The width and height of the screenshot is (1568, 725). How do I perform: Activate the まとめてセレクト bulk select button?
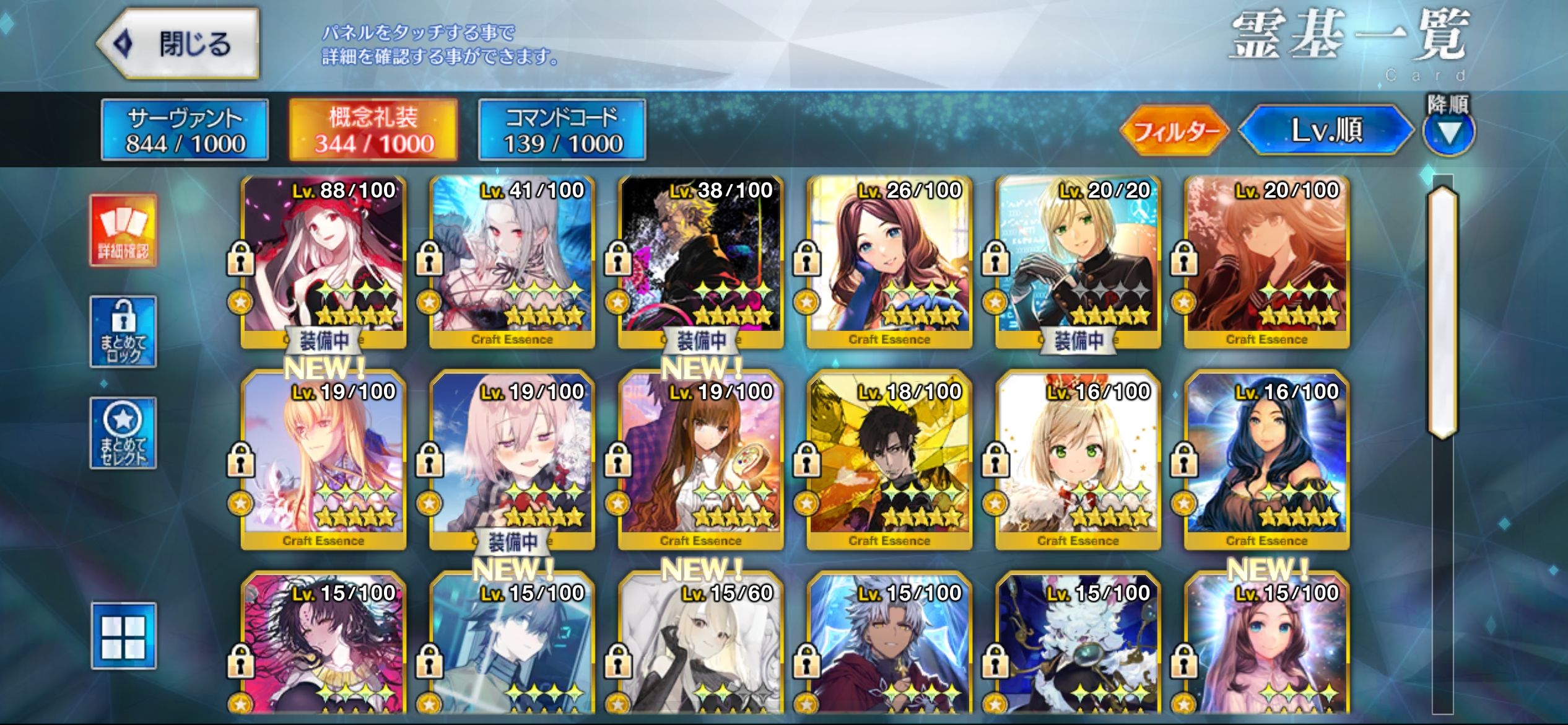123,433
